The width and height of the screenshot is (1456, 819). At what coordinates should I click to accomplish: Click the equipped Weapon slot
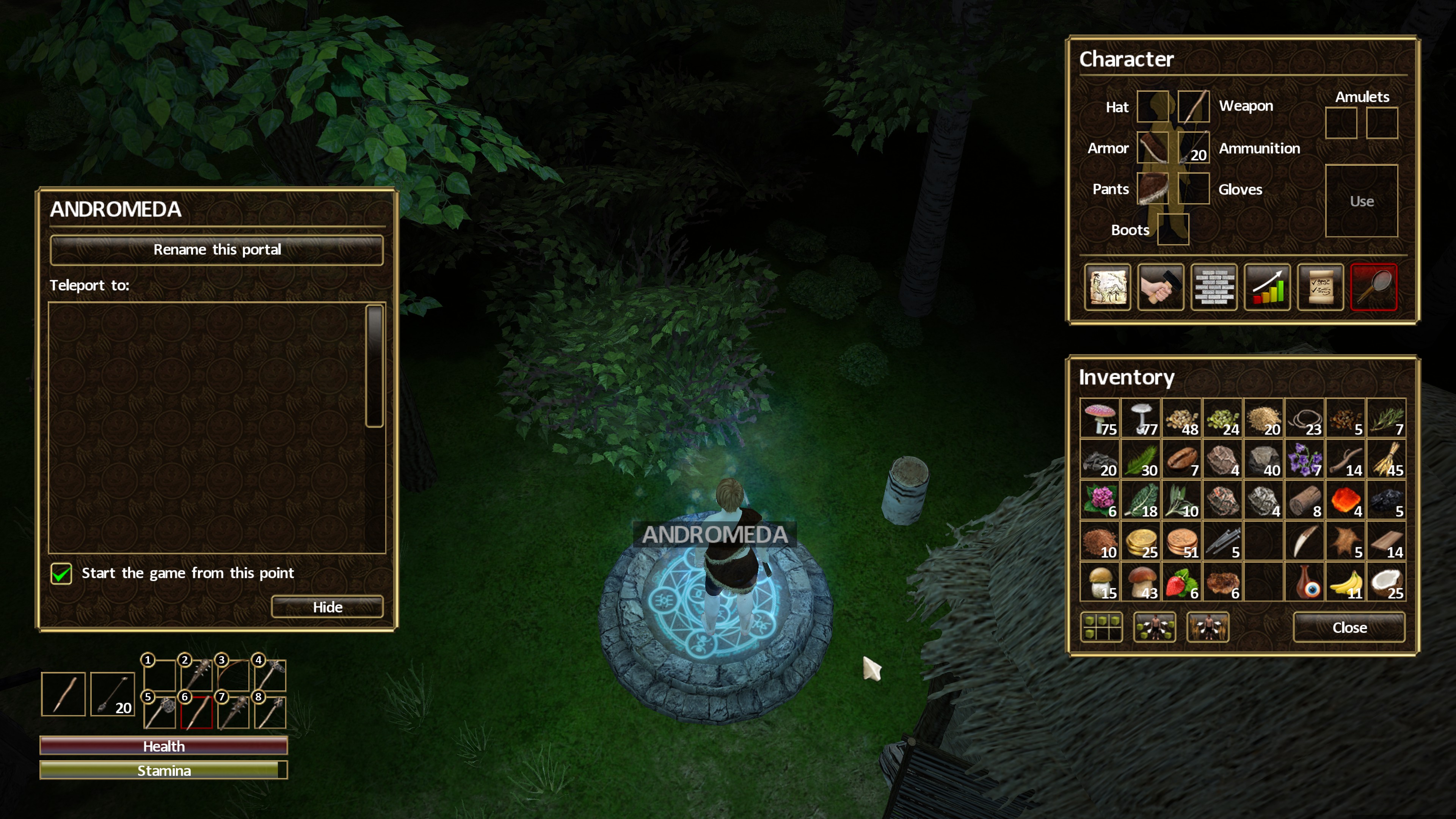(1193, 106)
